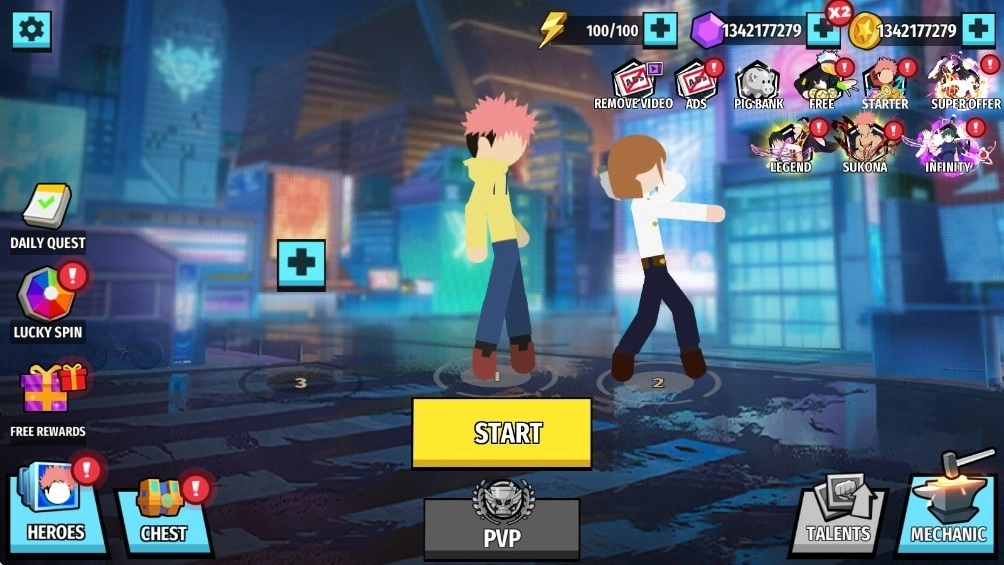This screenshot has width=1004, height=565.
Task: Add more gold coins
Action: click(x=977, y=30)
